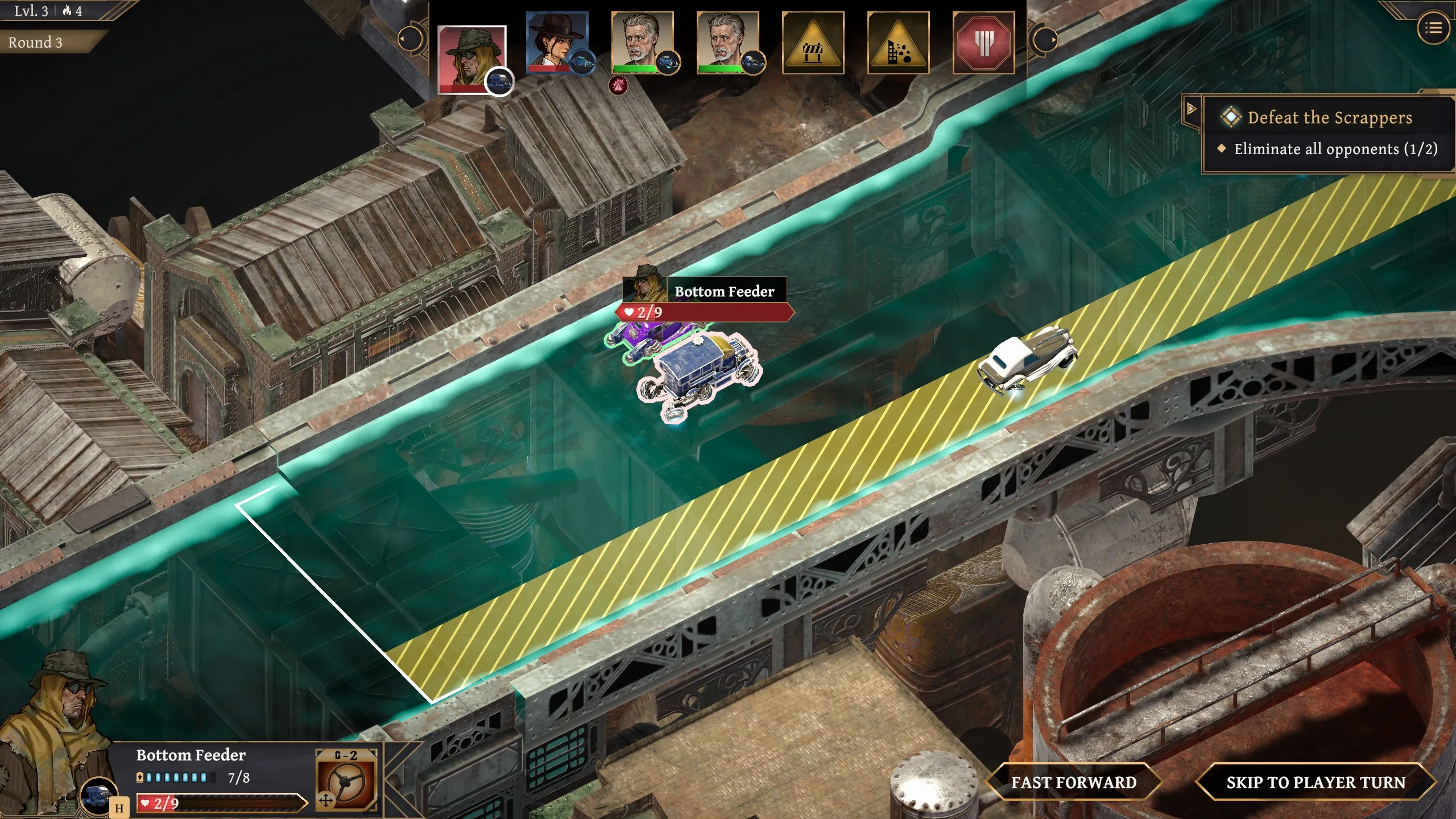The width and height of the screenshot is (1456, 819).
Task: Open the hamburger menu in the top corner
Action: click(x=1433, y=28)
